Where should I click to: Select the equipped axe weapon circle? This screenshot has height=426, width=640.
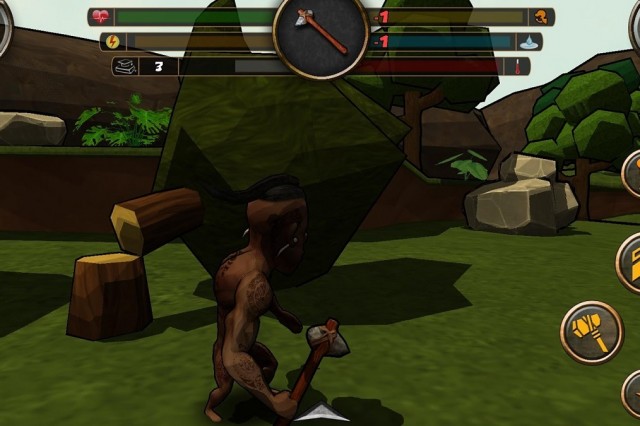point(321,33)
